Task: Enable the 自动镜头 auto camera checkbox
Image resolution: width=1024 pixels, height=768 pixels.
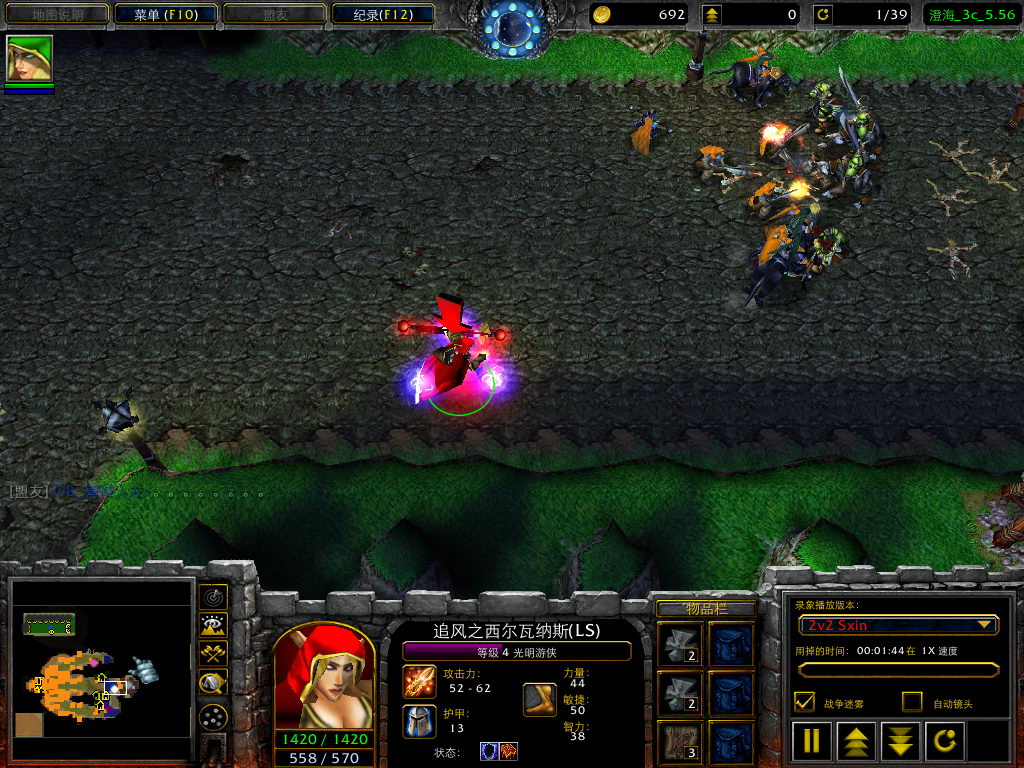Action: (912, 702)
